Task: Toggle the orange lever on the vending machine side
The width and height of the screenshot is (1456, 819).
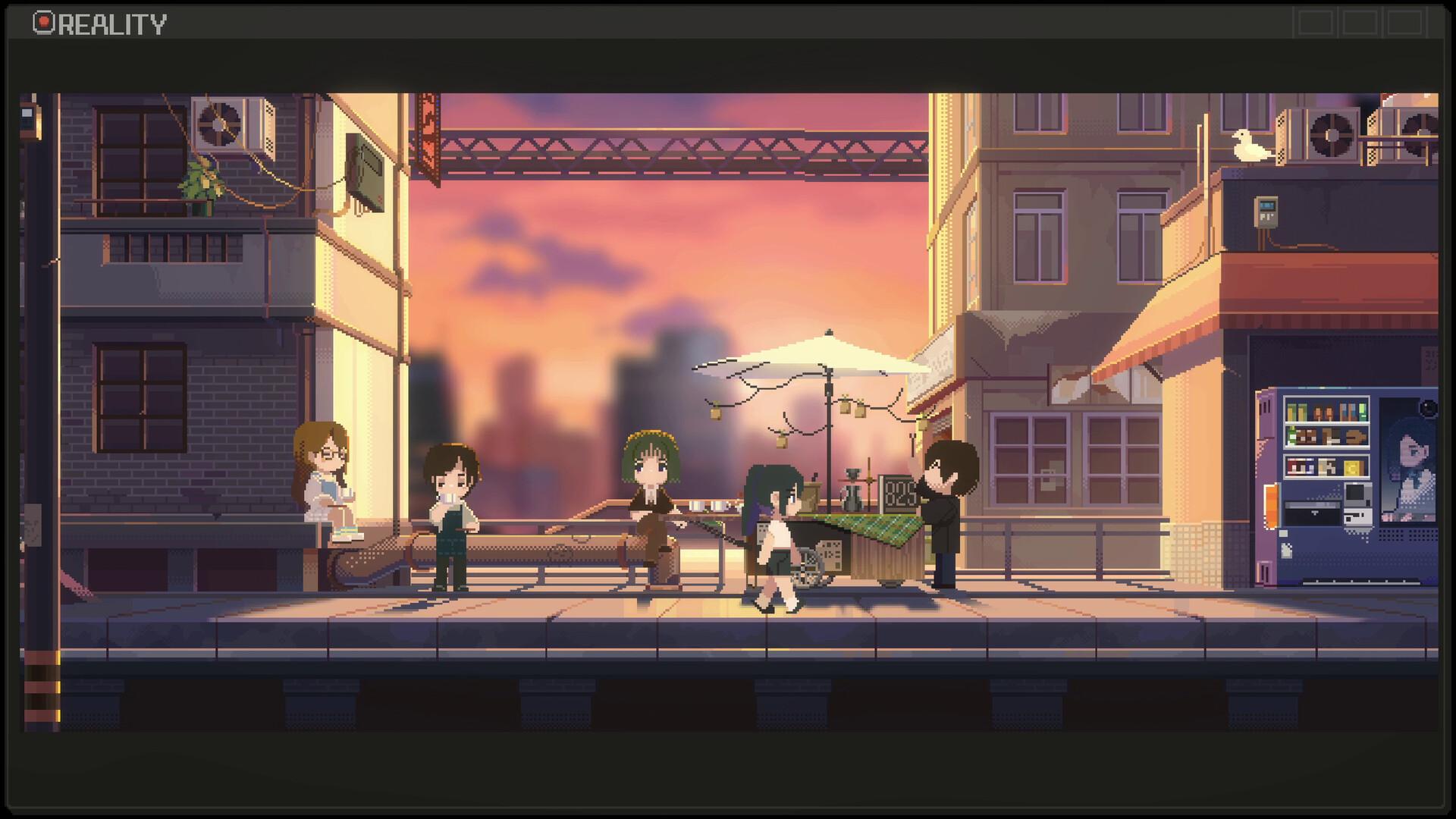Action: 1271,505
